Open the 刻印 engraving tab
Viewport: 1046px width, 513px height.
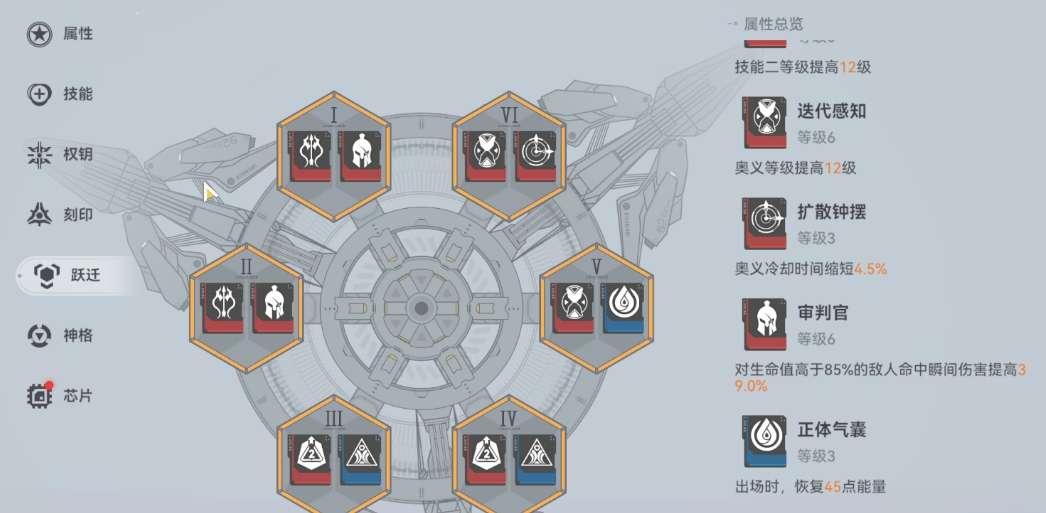61,214
